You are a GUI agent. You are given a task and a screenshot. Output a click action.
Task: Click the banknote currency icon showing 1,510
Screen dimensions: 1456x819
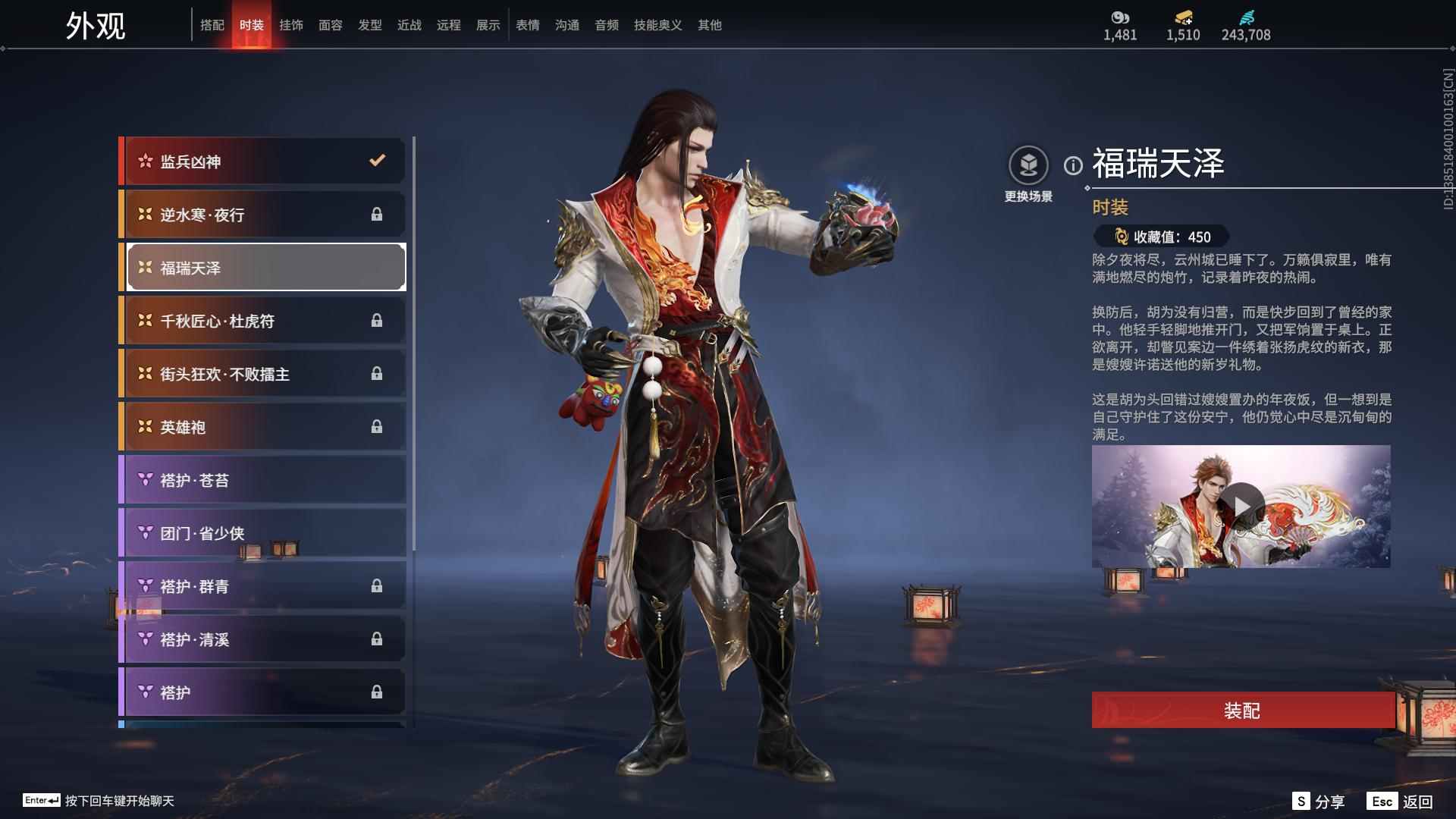coord(1181,17)
